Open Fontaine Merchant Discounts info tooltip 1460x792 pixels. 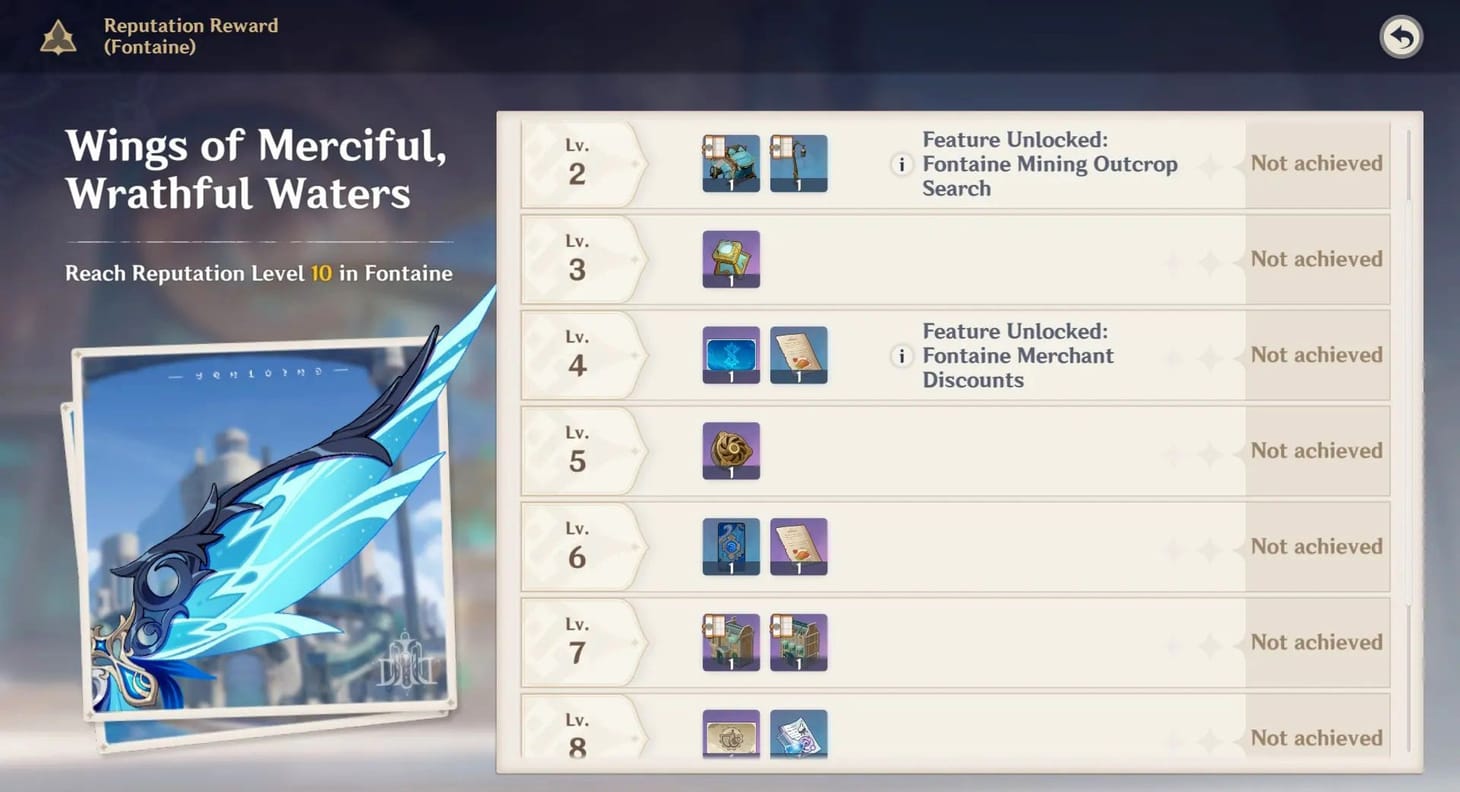coord(901,356)
